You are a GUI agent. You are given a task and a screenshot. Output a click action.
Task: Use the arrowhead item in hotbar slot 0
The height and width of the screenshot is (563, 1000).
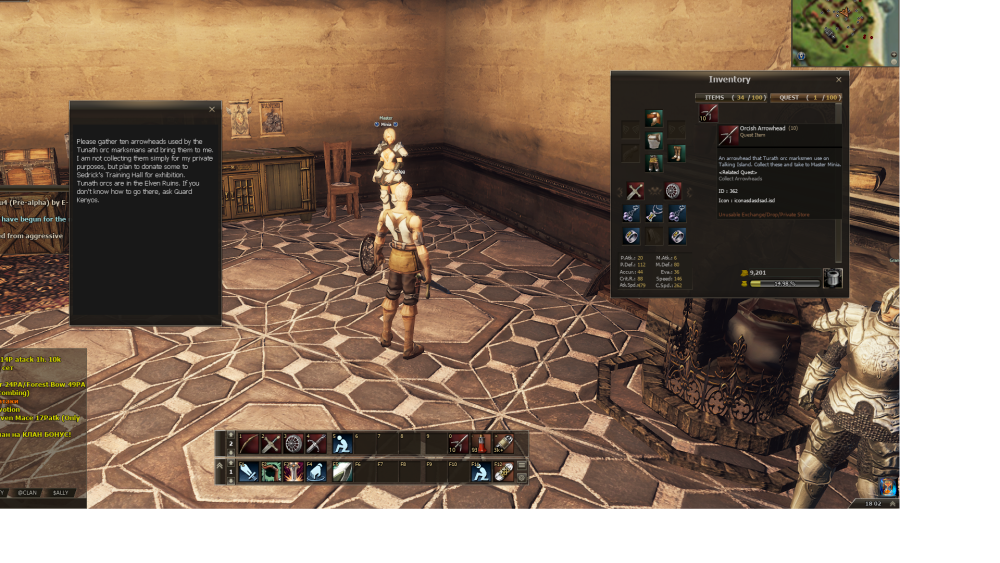[x=458, y=444]
